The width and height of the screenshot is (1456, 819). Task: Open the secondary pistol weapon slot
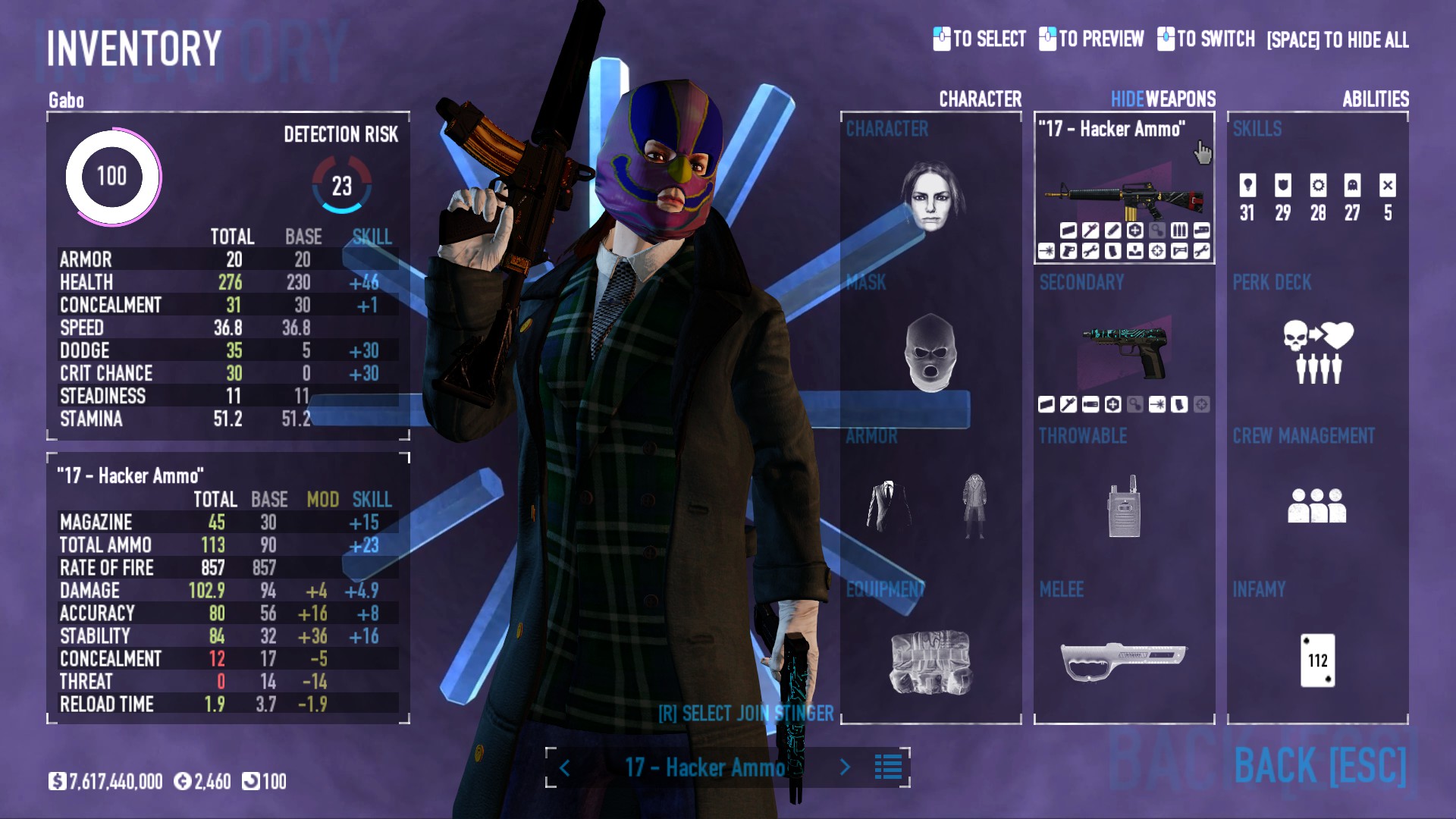(x=1124, y=350)
